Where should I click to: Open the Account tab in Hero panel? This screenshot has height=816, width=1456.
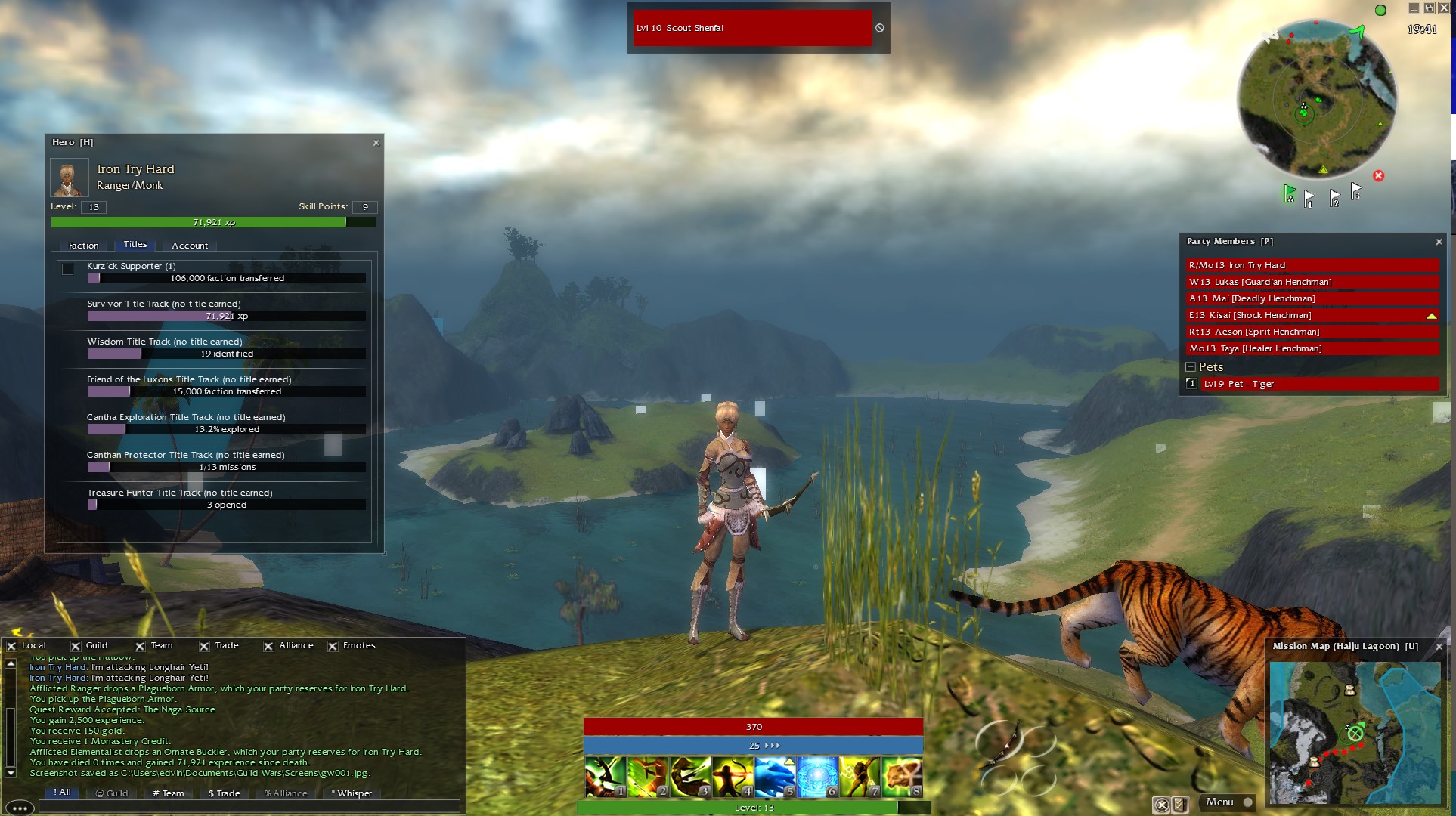click(190, 246)
